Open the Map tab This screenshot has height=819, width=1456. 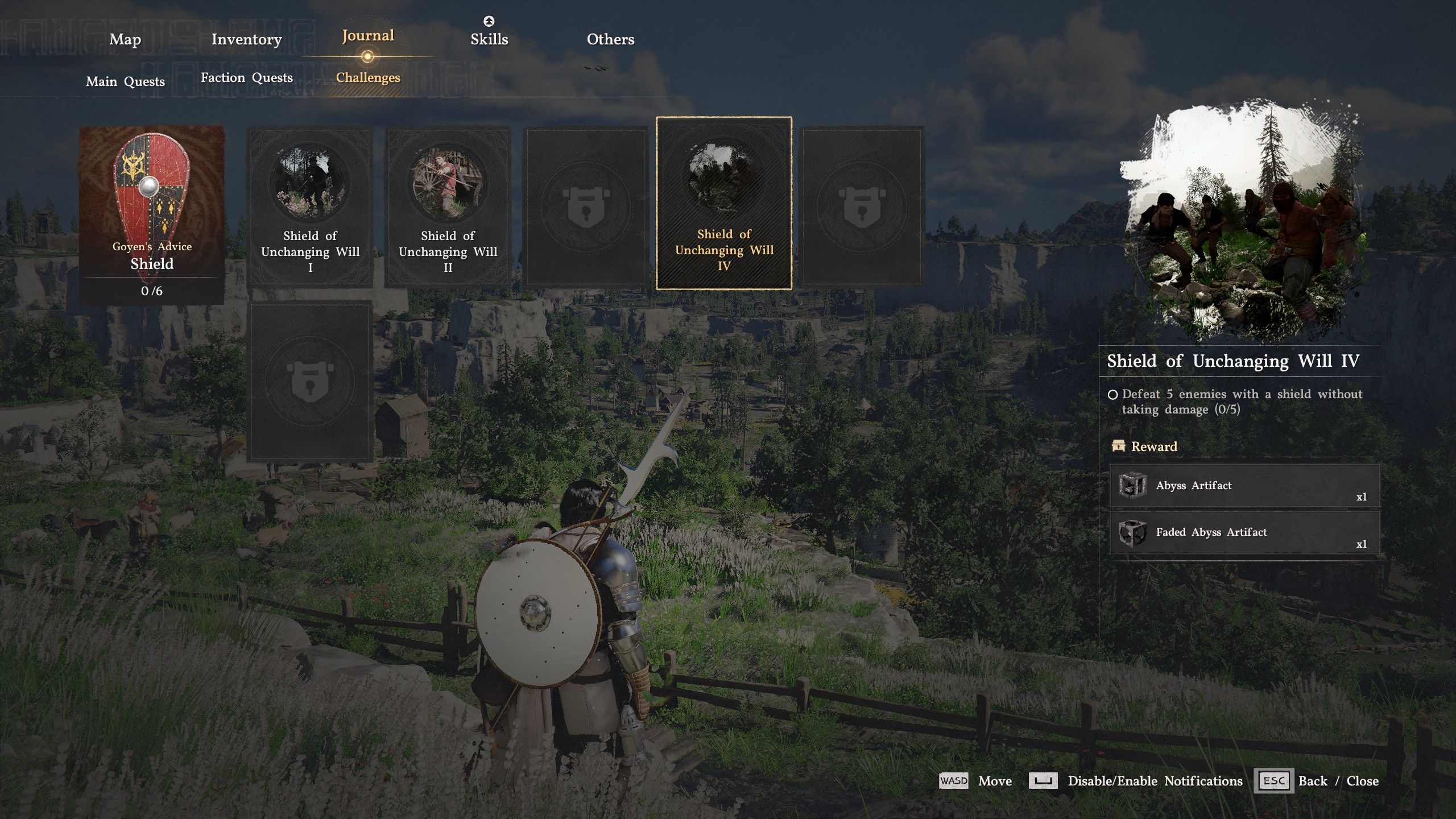pos(125,39)
